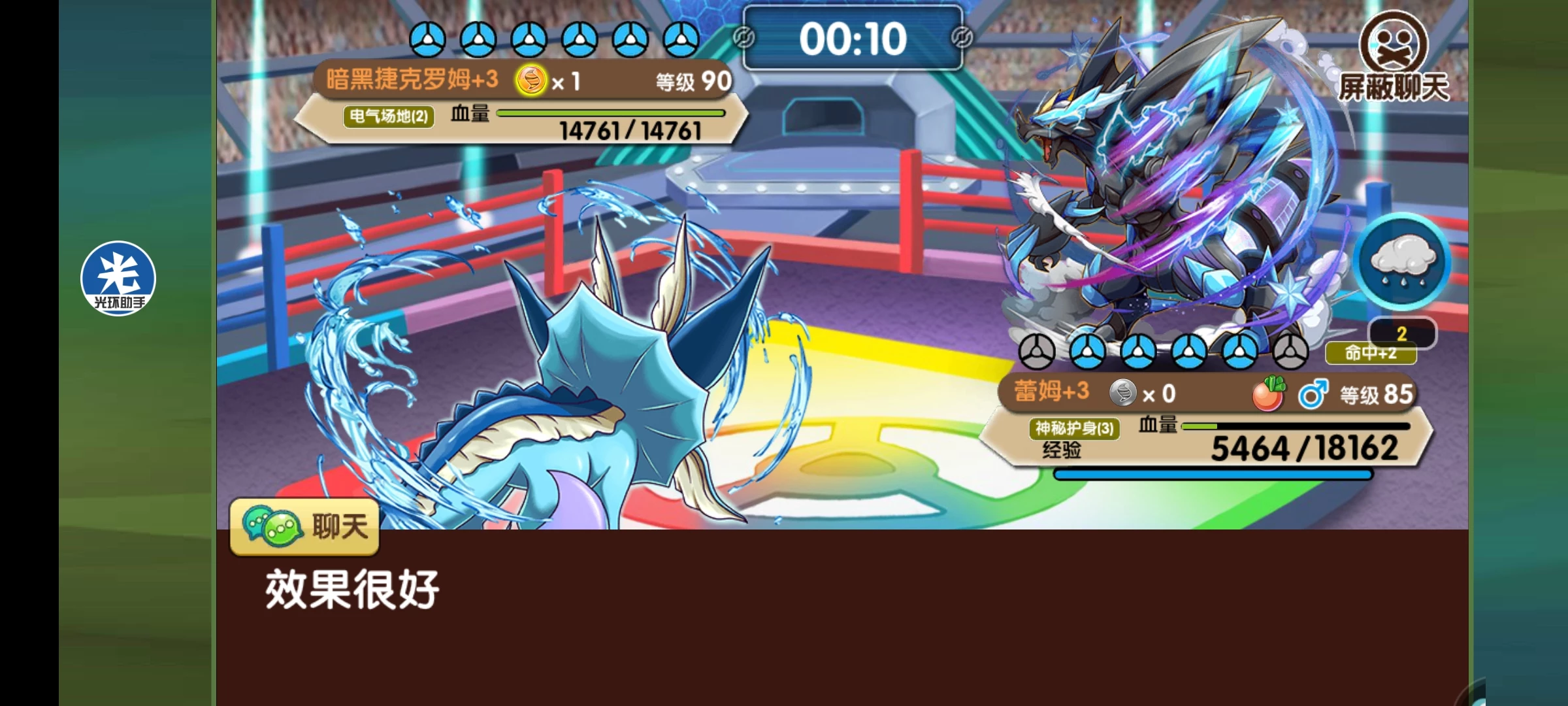Screen dimensions: 1568x706
Task: Open the 光环助手 floating assistant overlay
Action: [x=118, y=278]
